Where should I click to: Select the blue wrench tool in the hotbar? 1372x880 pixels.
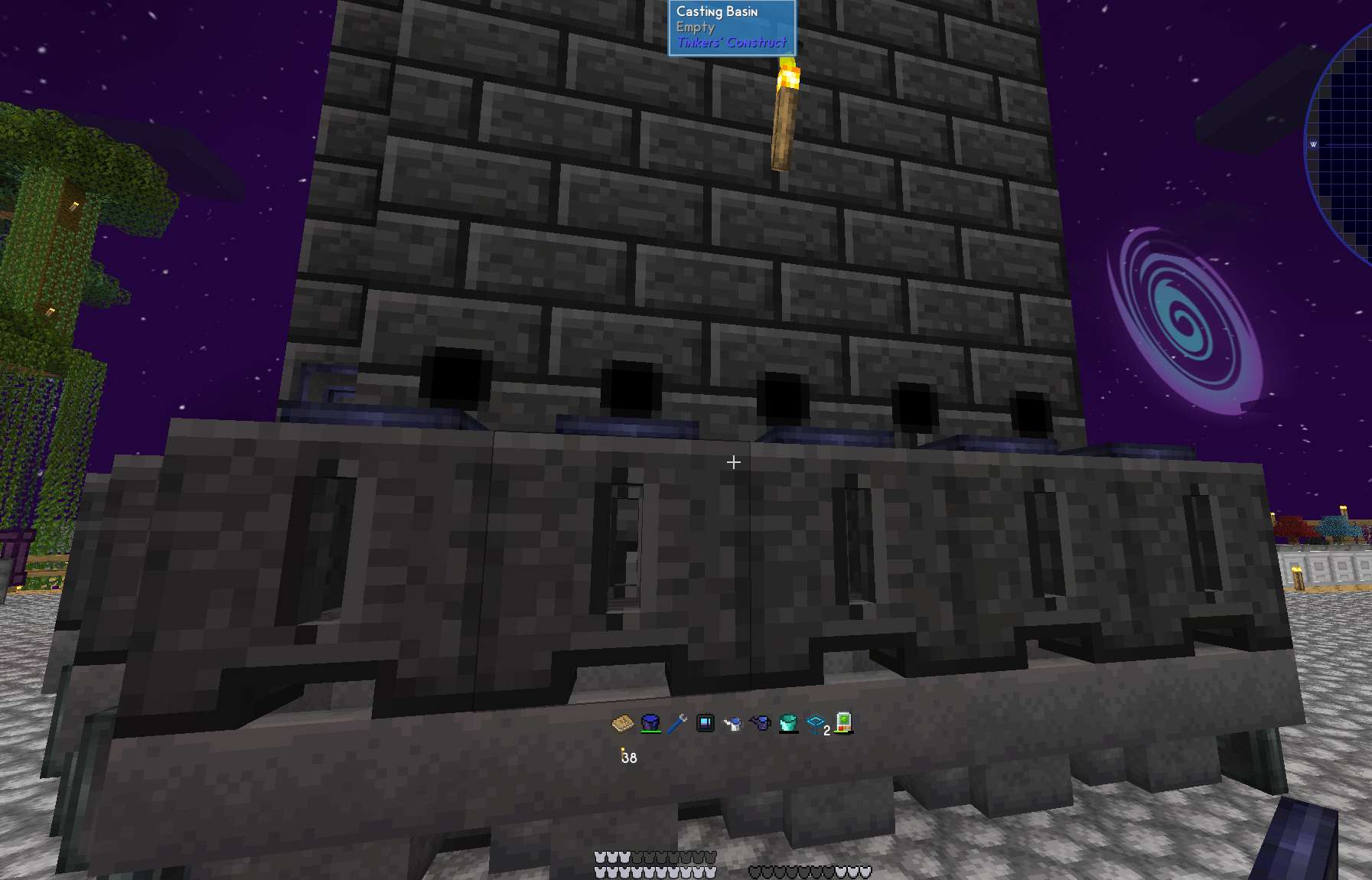677,725
